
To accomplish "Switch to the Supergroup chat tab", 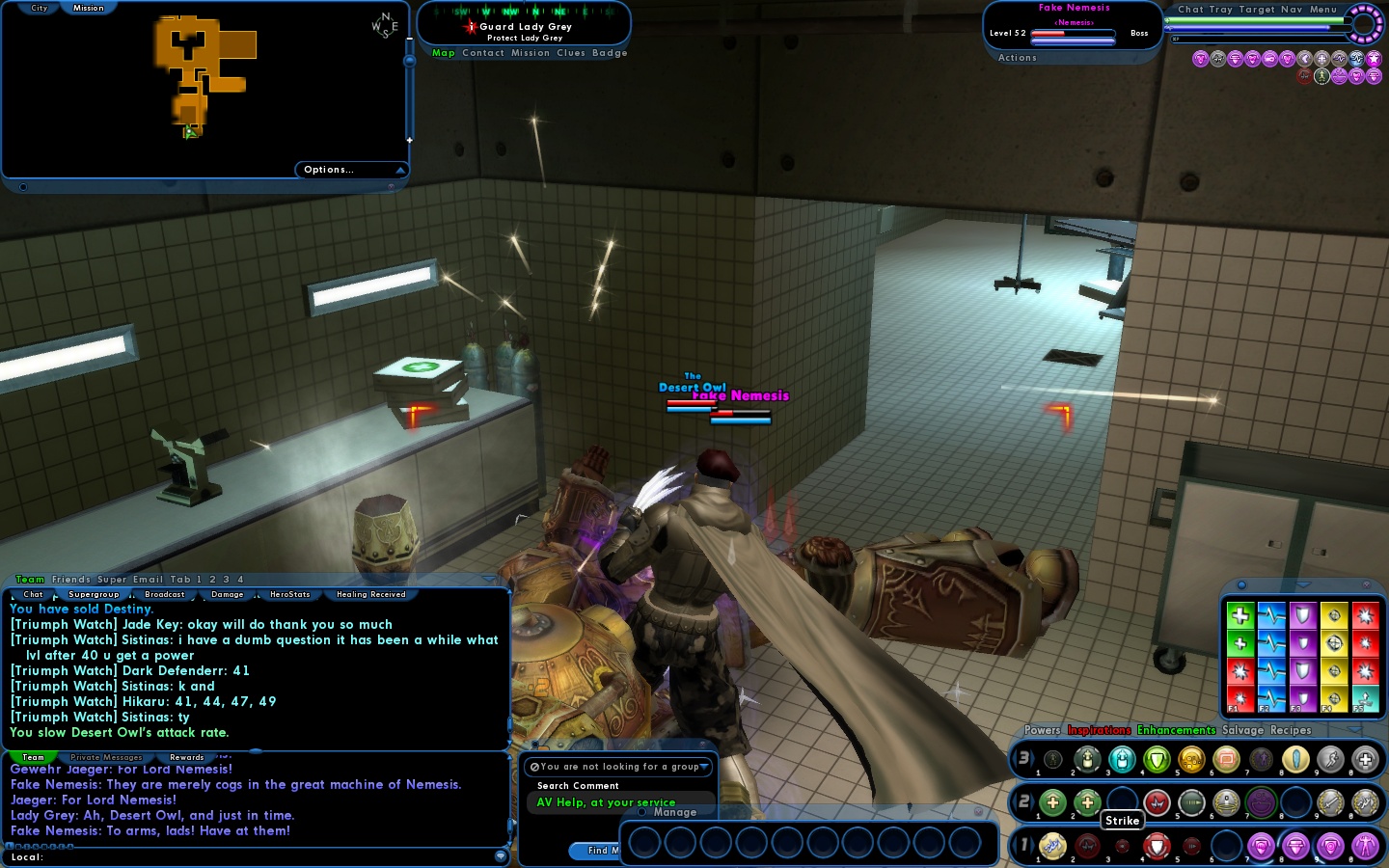I will tap(94, 594).
